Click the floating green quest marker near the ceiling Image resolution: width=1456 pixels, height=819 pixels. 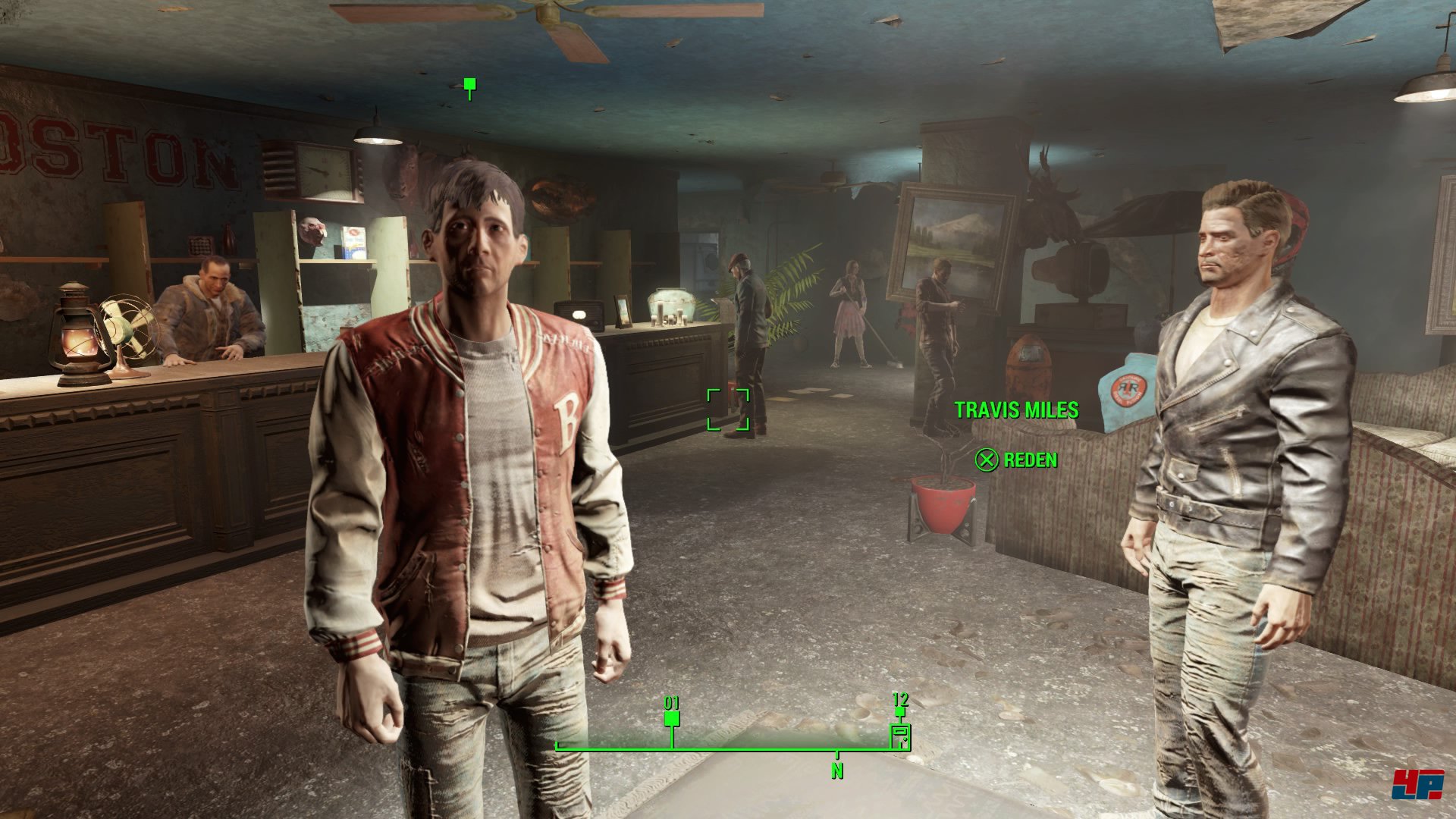469,84
